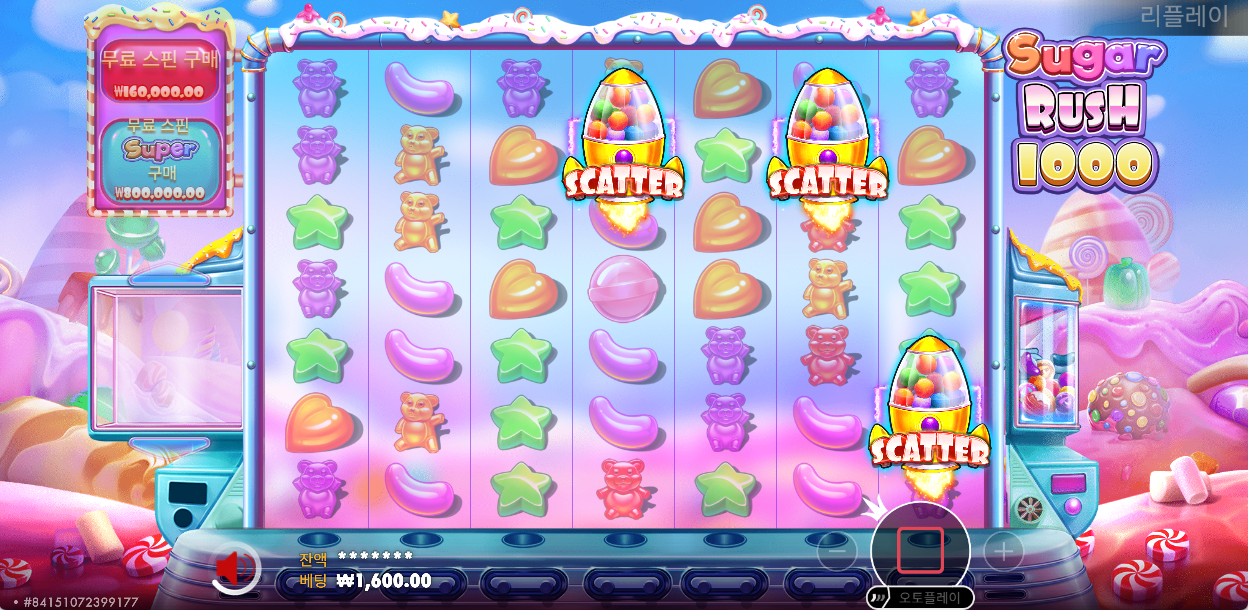The height and width of the screenshot is (610, 1248).
Task: Buy free spins for ₩160,000.00
Action: click(x=159, y=71)
